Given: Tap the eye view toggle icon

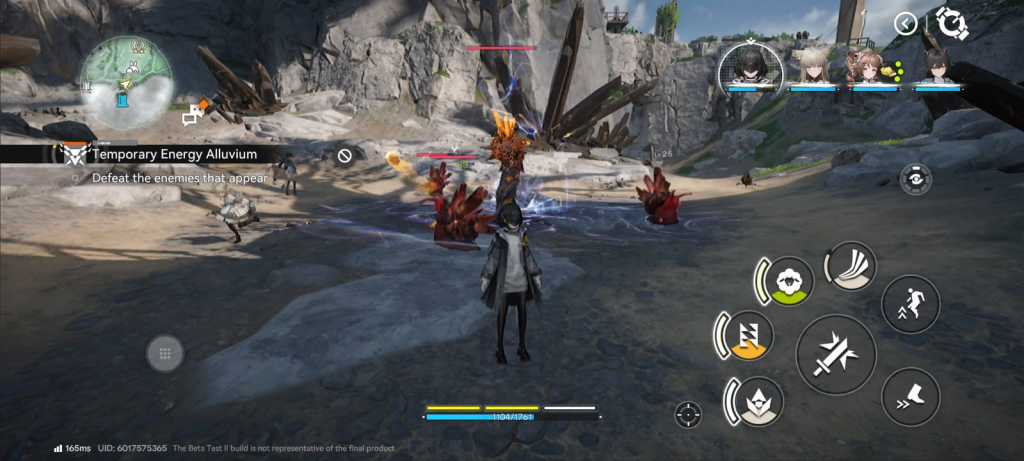Looking at the screenshot, I should (x=915, y=178).
